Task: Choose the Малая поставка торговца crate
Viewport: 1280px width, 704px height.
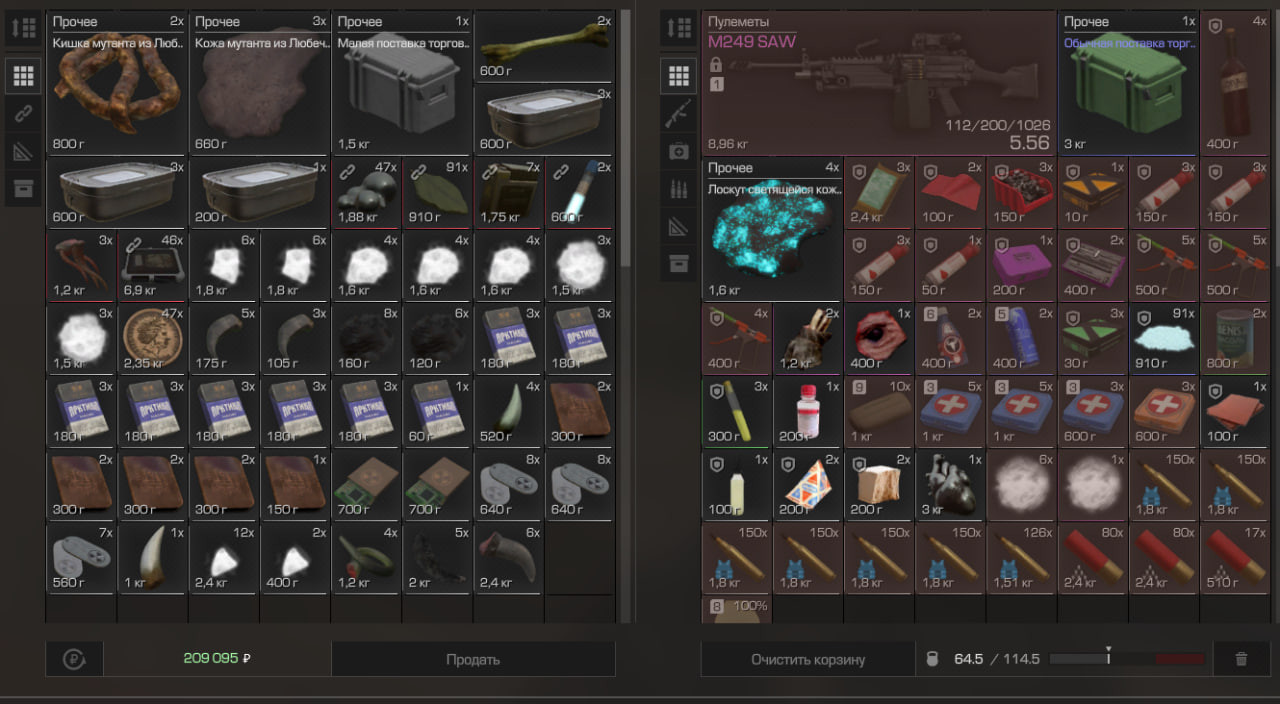Action: pos(402,83)
